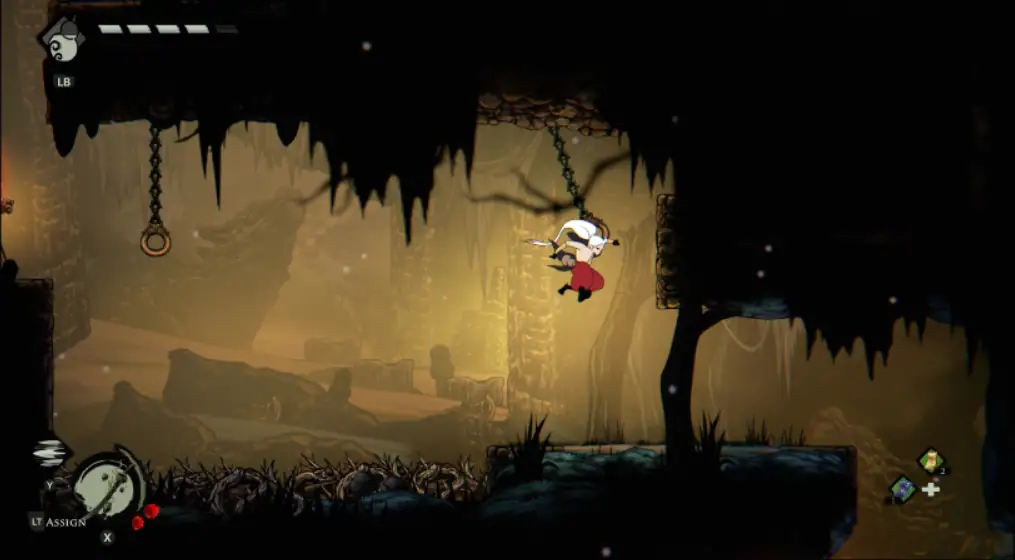Select the potion flask icon beside the health bar
Viewport: 1015px width, 560px height.
tap(60, 41)
